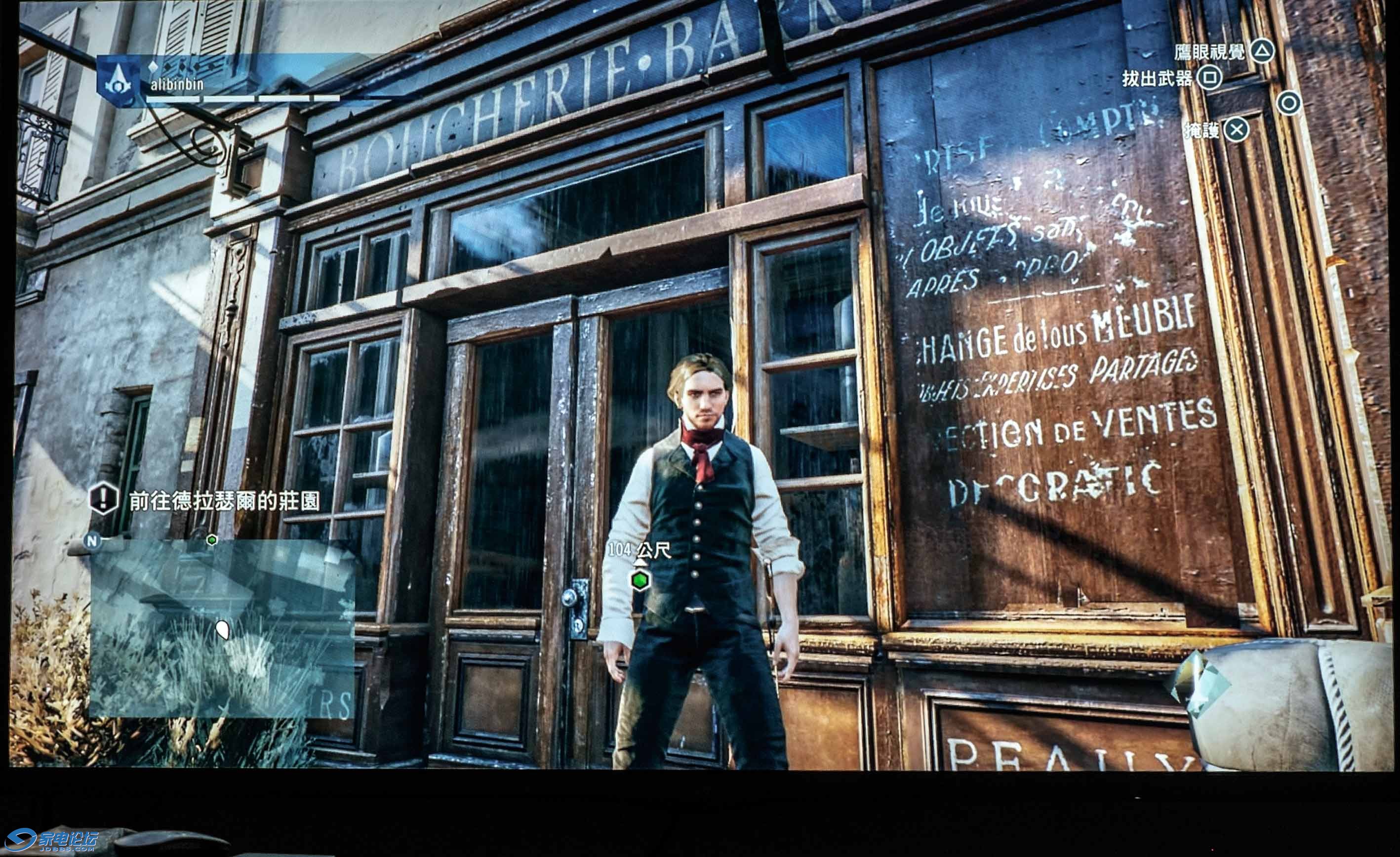
Task: Select the green objective marker on the minimap's top edge
Action: [212, 539]
